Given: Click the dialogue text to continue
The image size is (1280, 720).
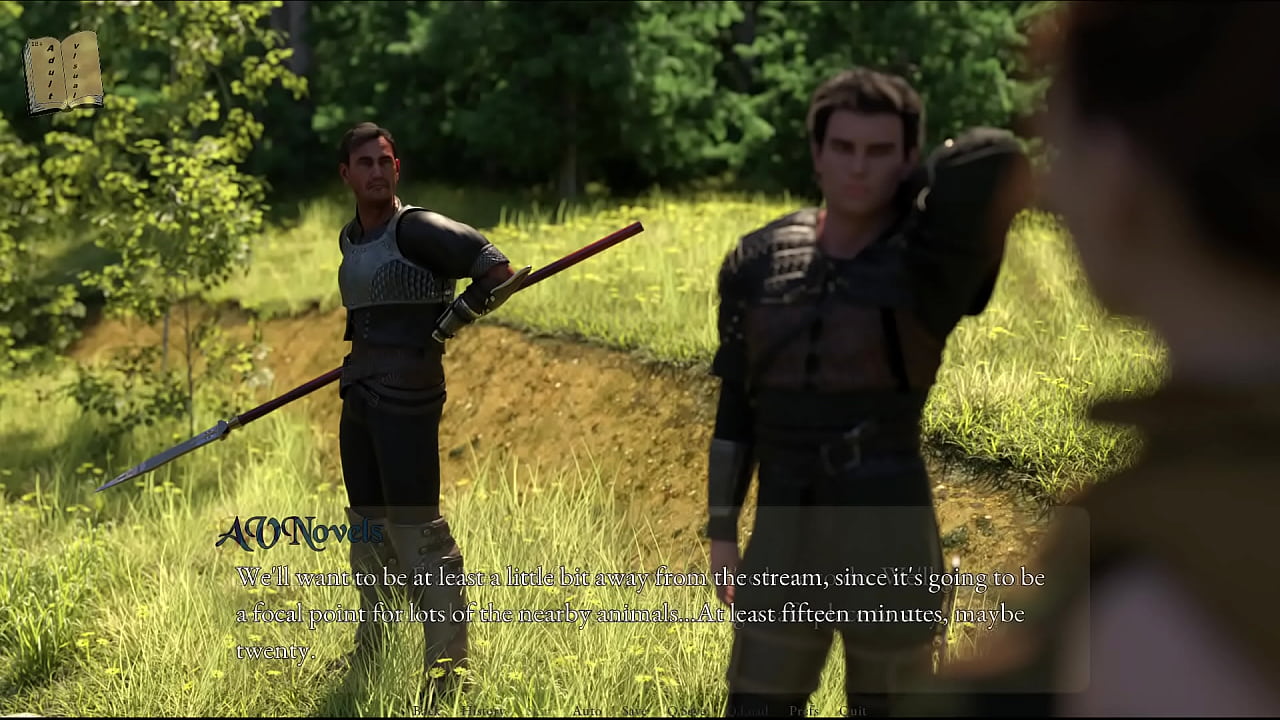Looking at the screenshot, I should [x=640, y=613].
